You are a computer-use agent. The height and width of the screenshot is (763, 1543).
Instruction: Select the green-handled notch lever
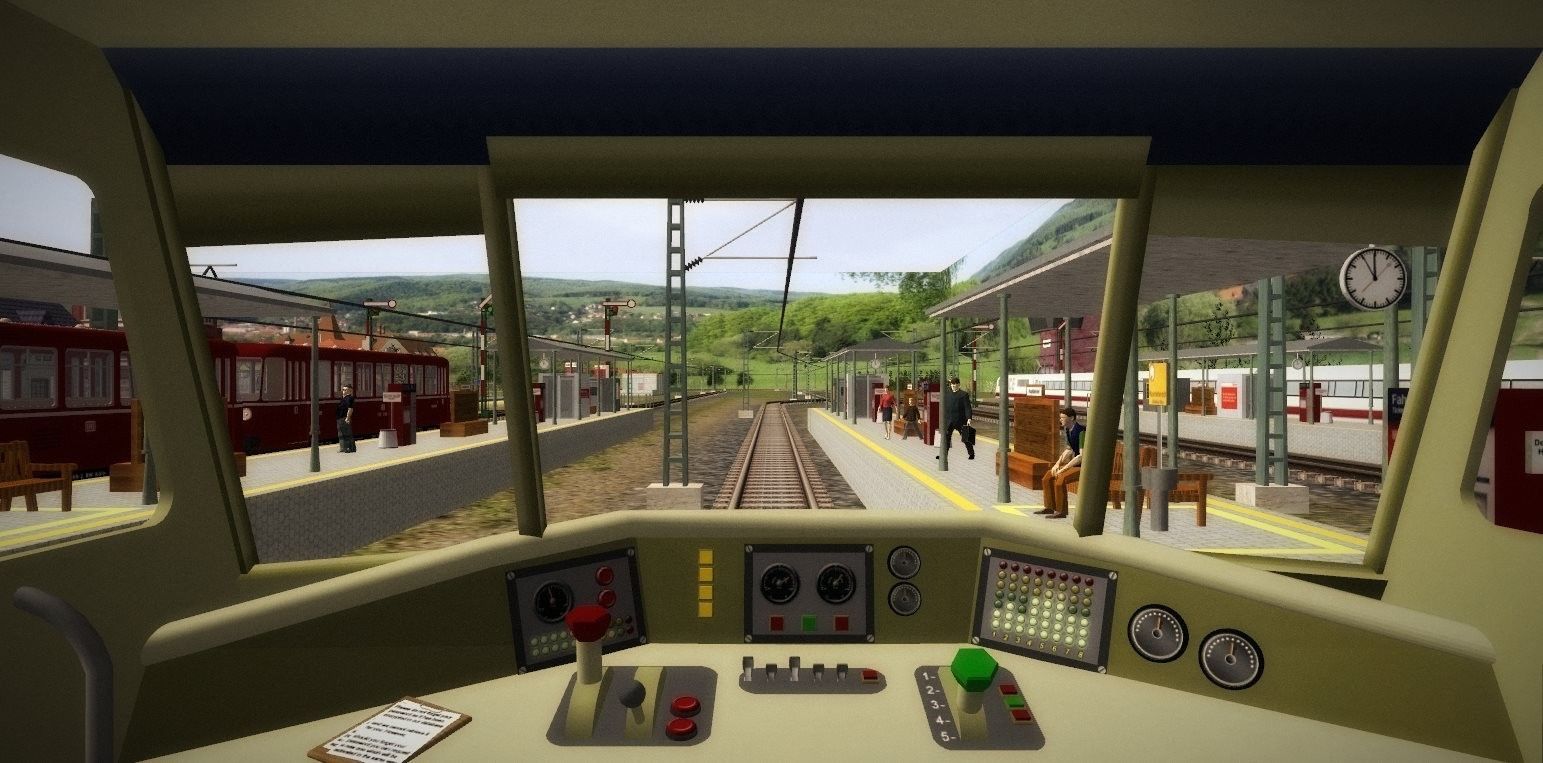pos(973,669)
